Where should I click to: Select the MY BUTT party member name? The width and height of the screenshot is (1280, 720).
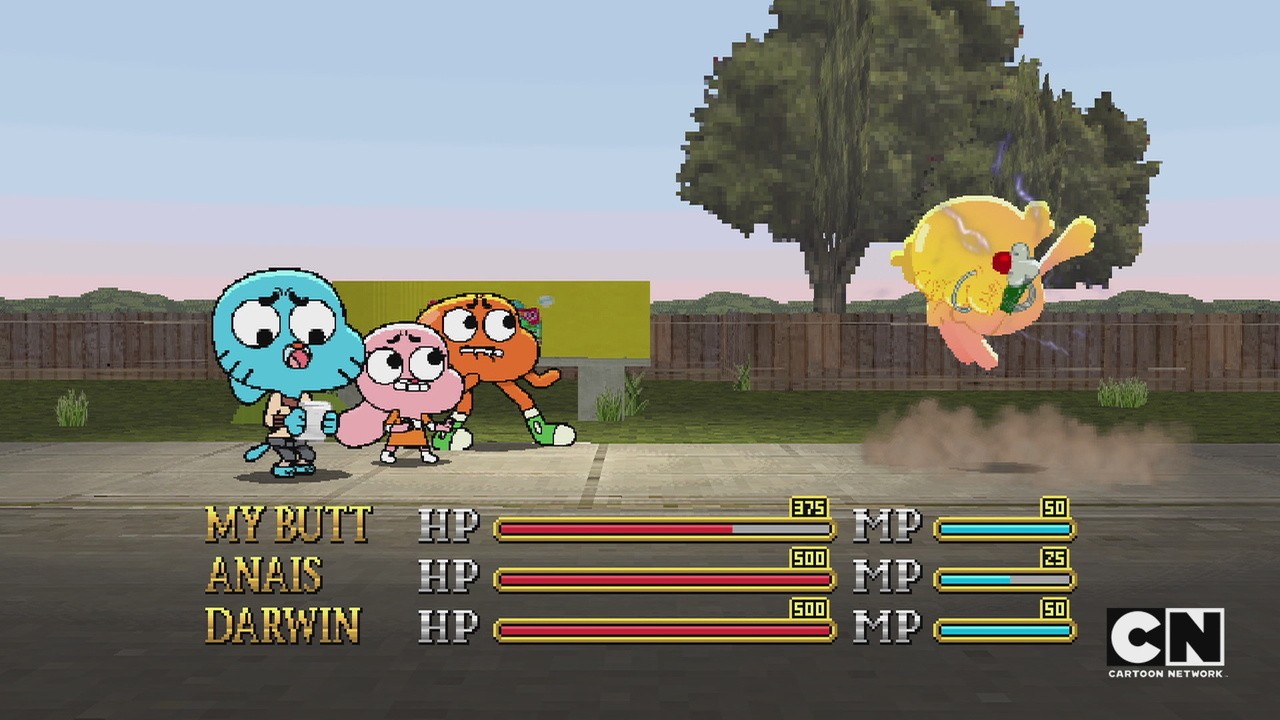288,524
